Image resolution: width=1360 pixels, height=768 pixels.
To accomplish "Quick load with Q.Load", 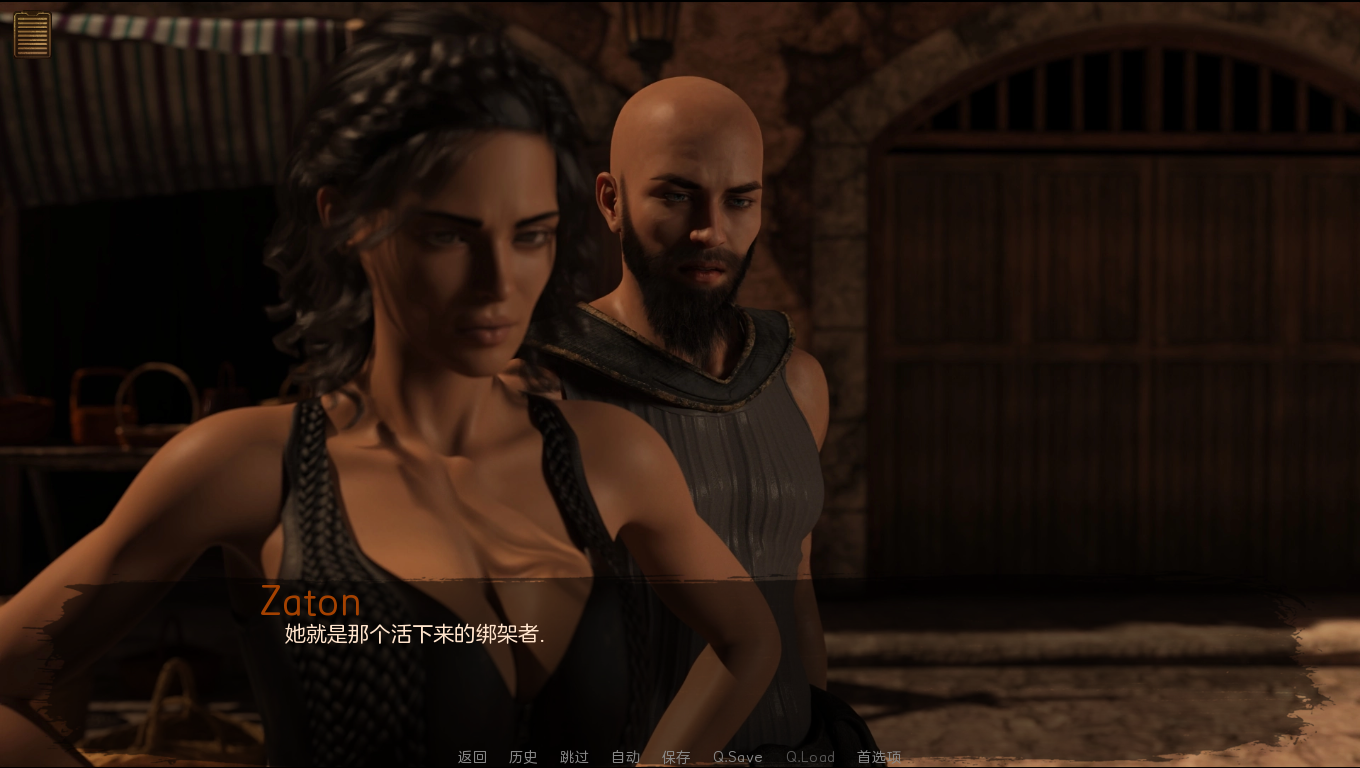I will coord(810,757).
